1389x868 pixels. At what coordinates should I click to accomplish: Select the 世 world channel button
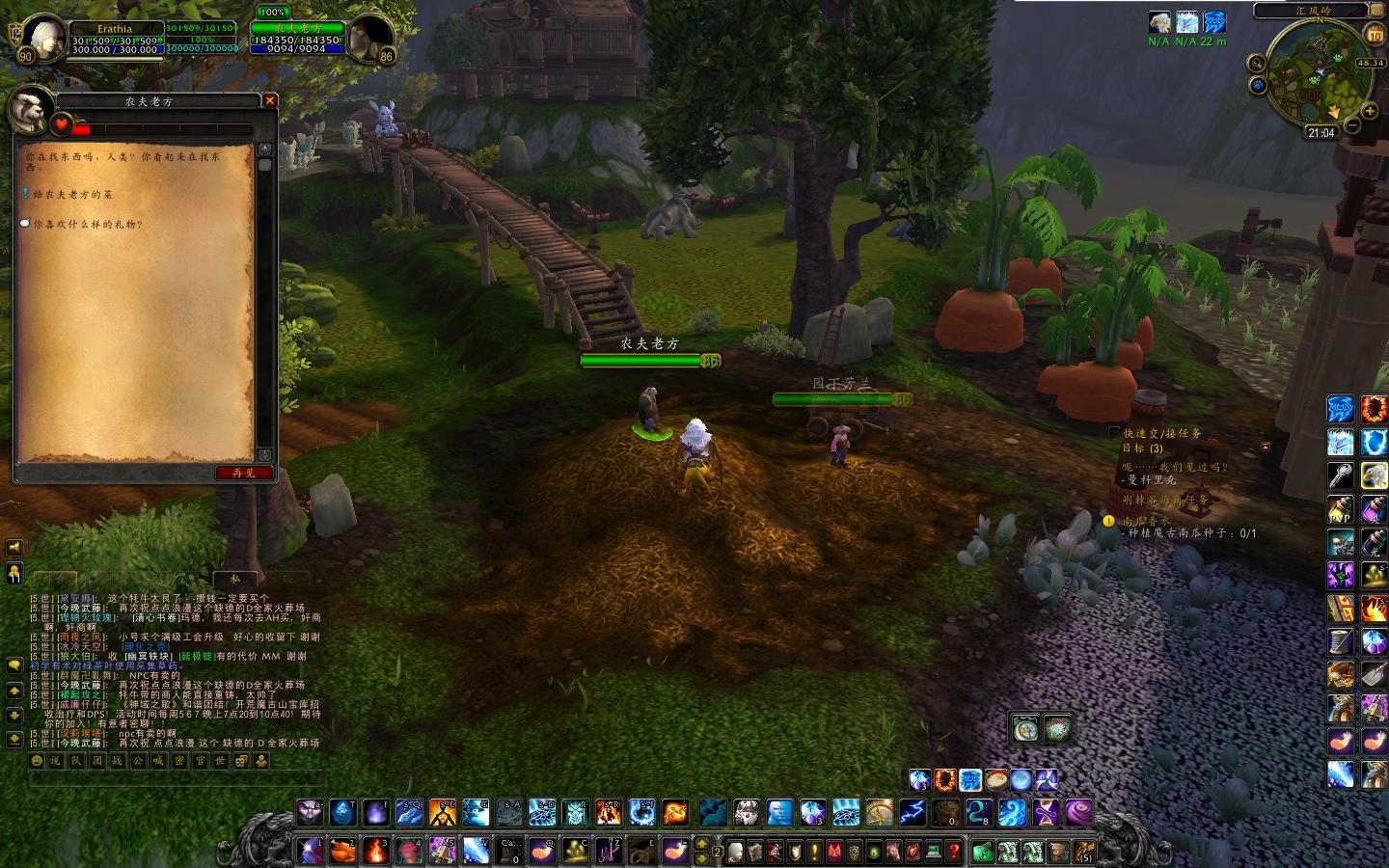pos(221,761)
